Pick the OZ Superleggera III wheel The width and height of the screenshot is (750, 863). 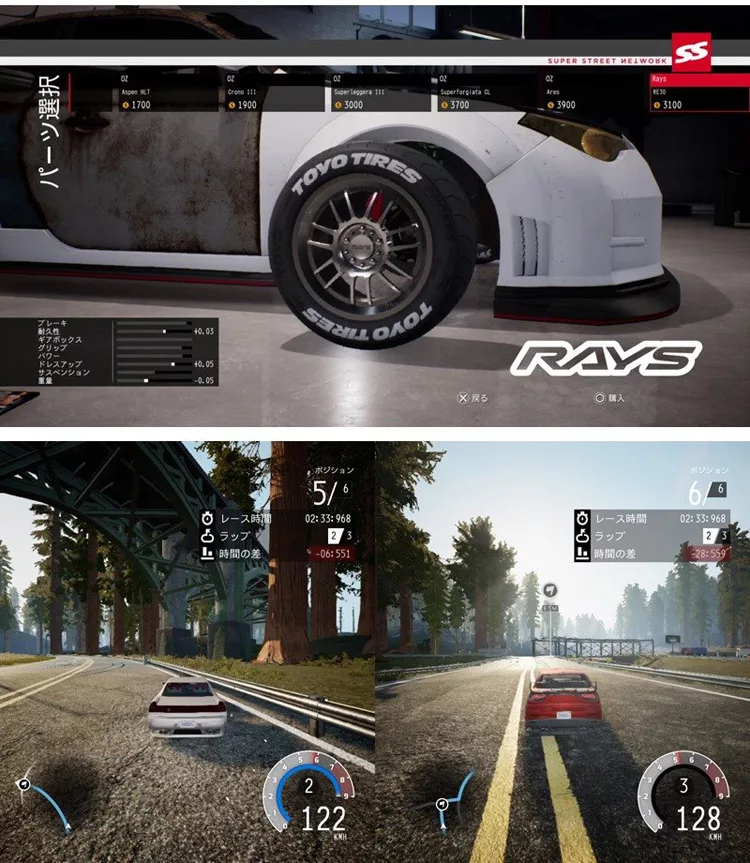[x=379, y=91]
